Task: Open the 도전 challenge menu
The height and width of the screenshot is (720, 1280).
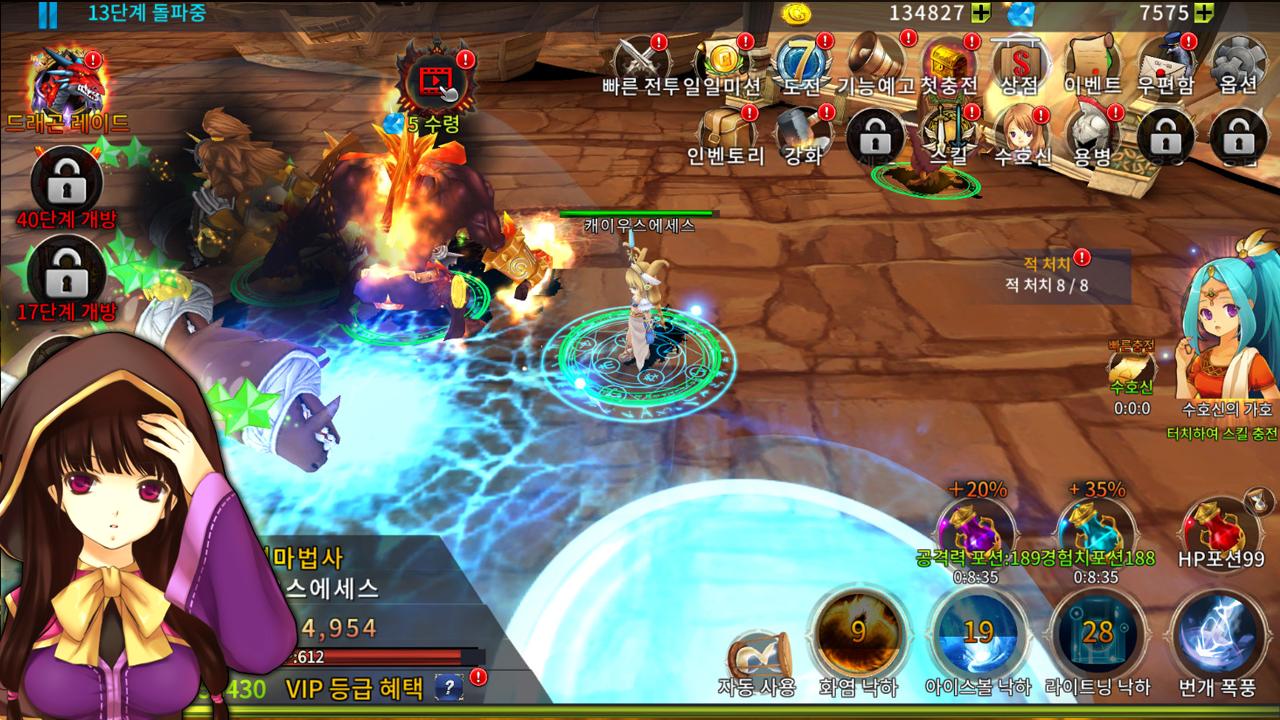Action: pos(802,64)
